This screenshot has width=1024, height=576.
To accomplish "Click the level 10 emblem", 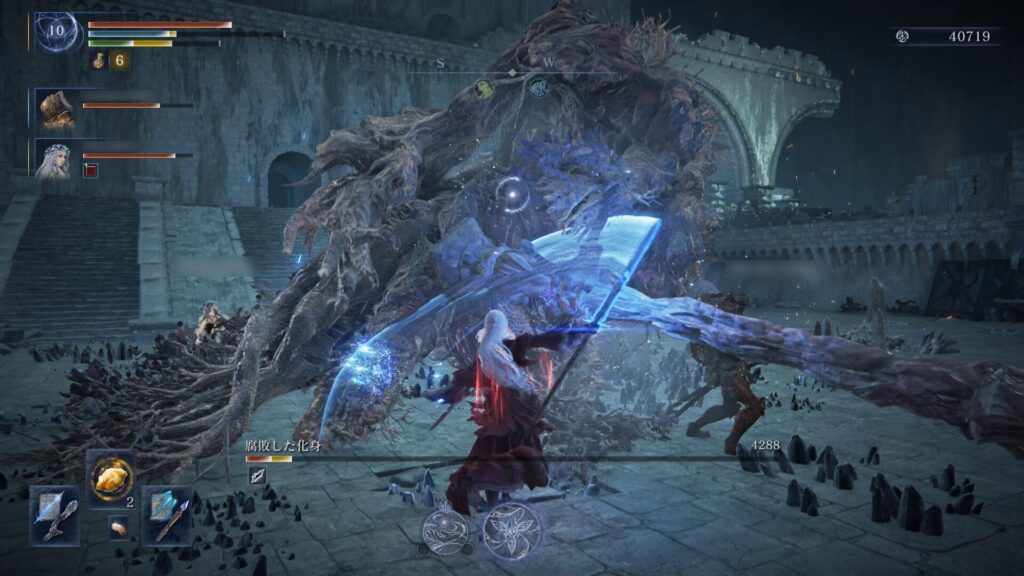I will coord(55,32).
